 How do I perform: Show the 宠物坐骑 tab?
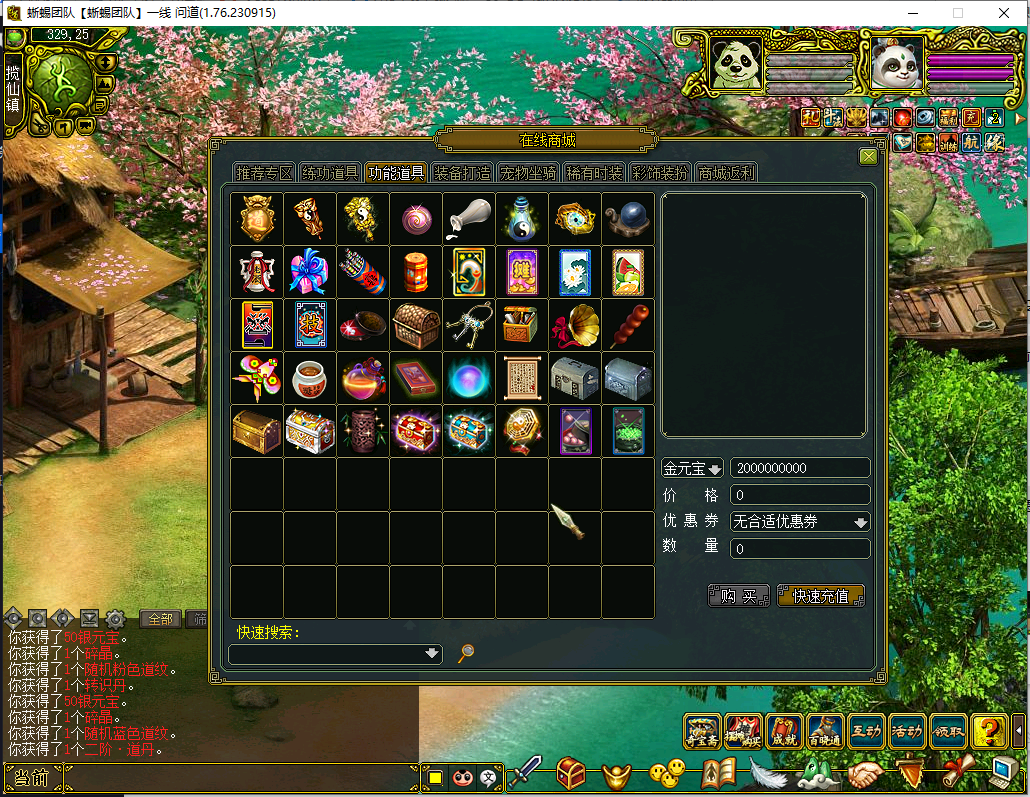point(528,173)
